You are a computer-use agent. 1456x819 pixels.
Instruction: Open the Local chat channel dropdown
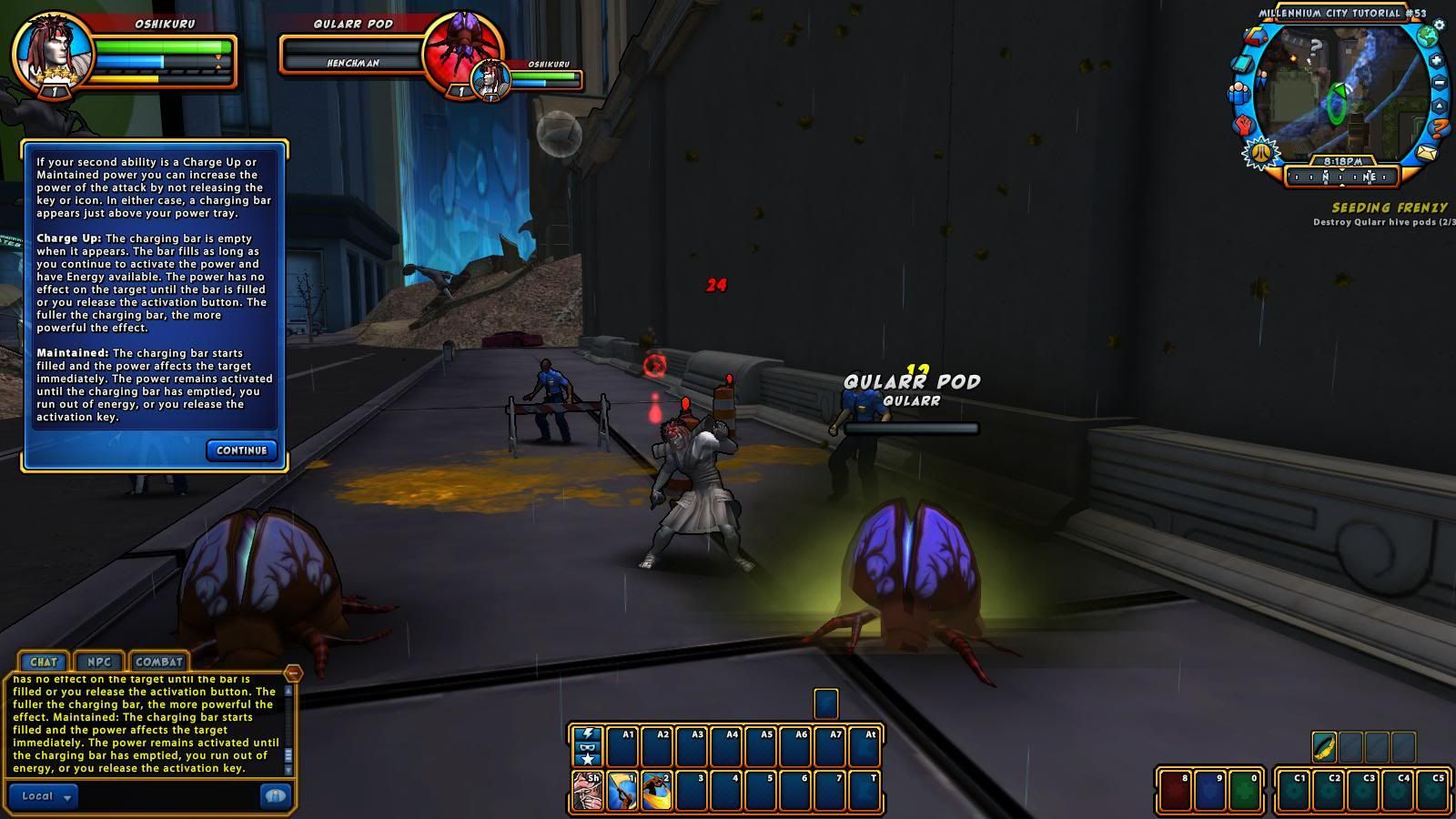click(45, 796)
